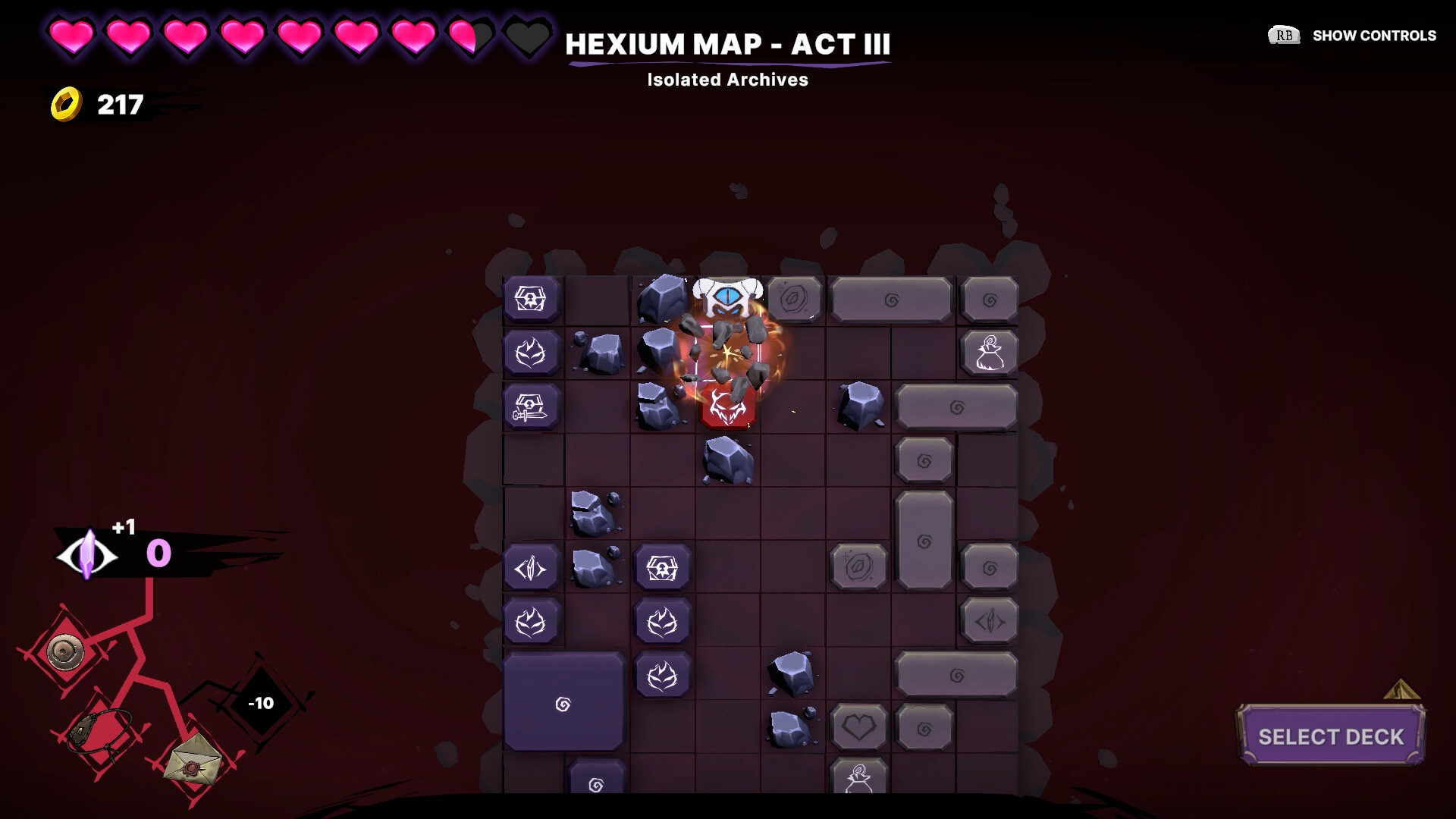Select the sword-and-chest tile on the left

tap(531, 406)
